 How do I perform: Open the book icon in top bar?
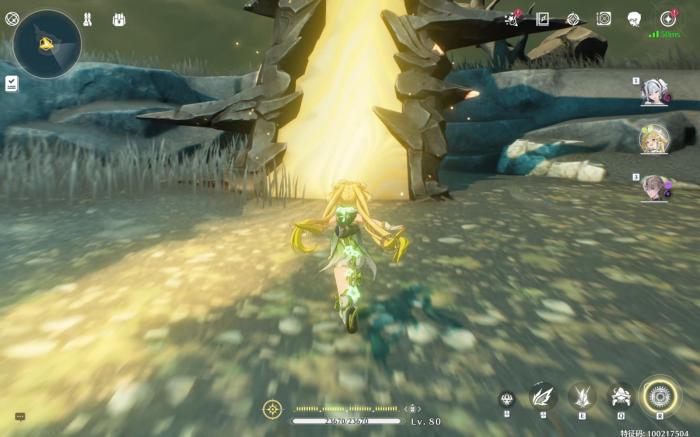click(x=542, y=19)
